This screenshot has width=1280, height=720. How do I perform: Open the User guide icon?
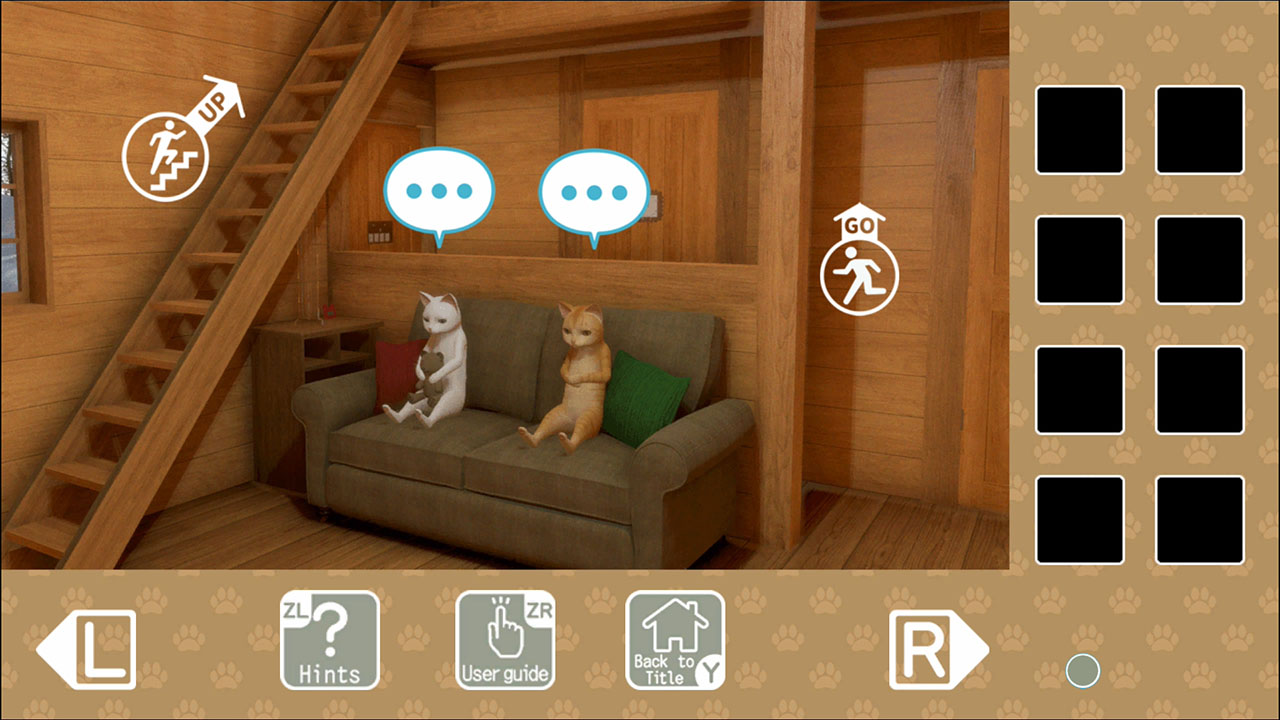point(506,637)
